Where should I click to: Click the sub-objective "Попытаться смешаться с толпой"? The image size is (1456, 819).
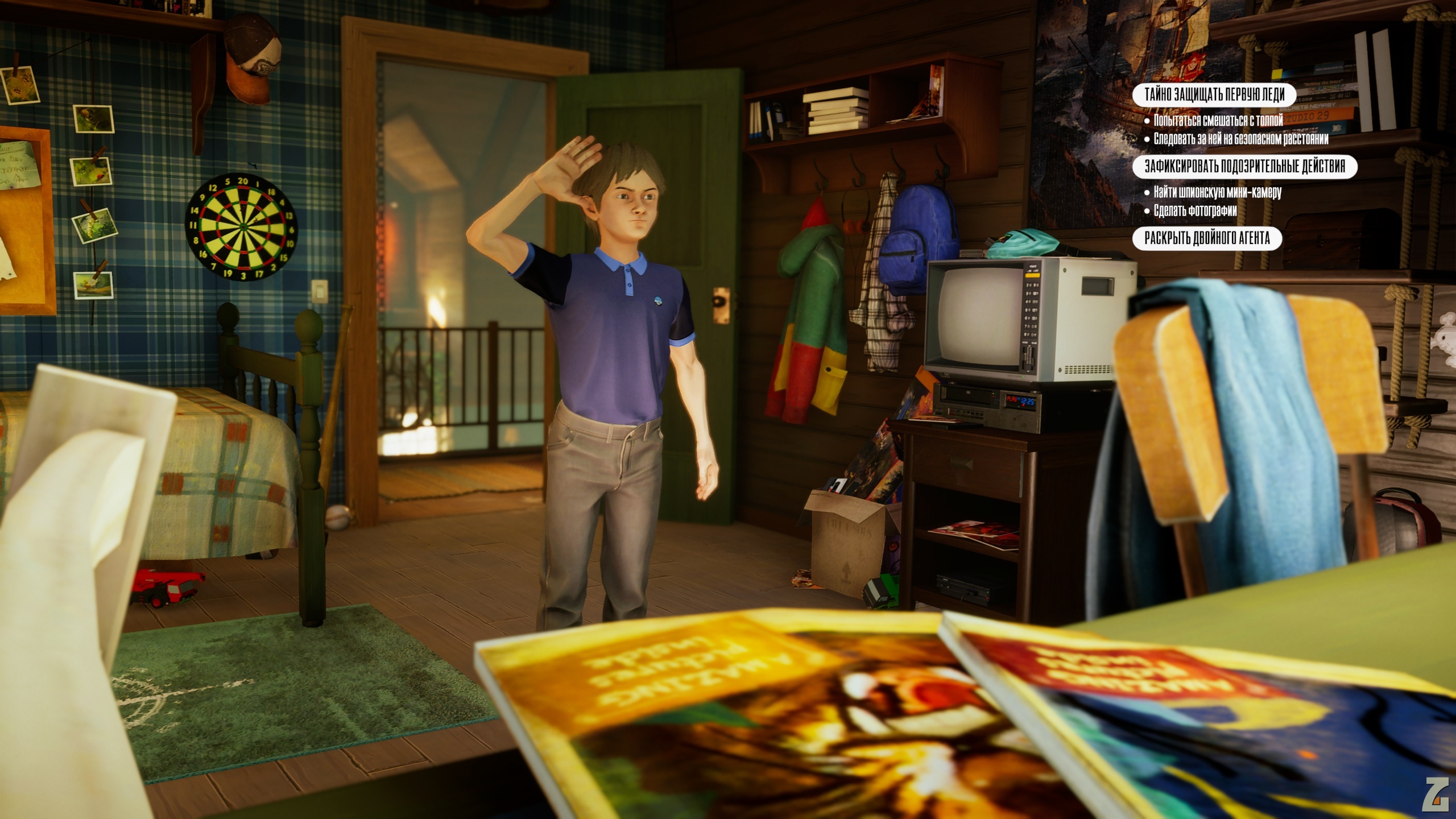(1218, 121)
